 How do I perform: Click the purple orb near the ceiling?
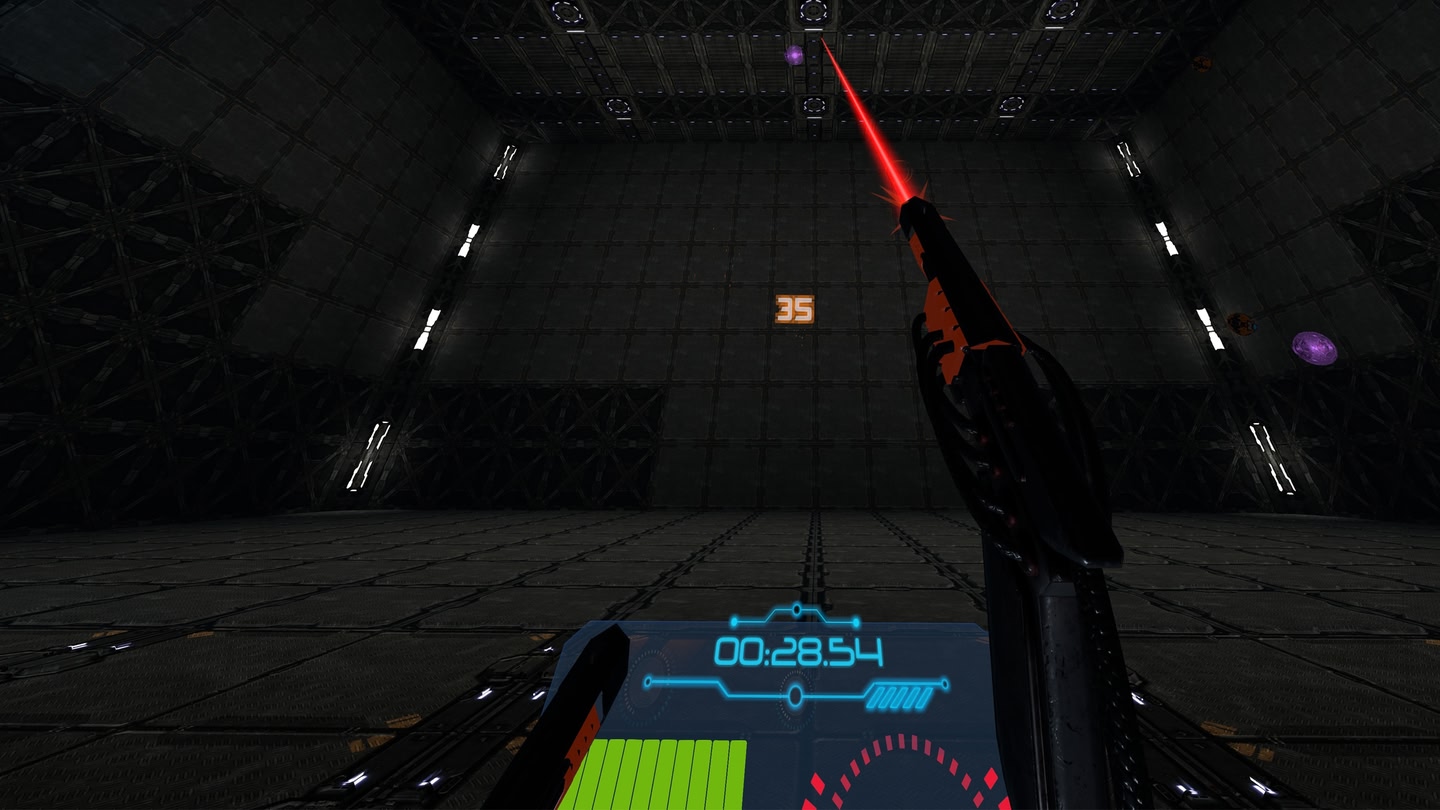[x=792, y=56]
